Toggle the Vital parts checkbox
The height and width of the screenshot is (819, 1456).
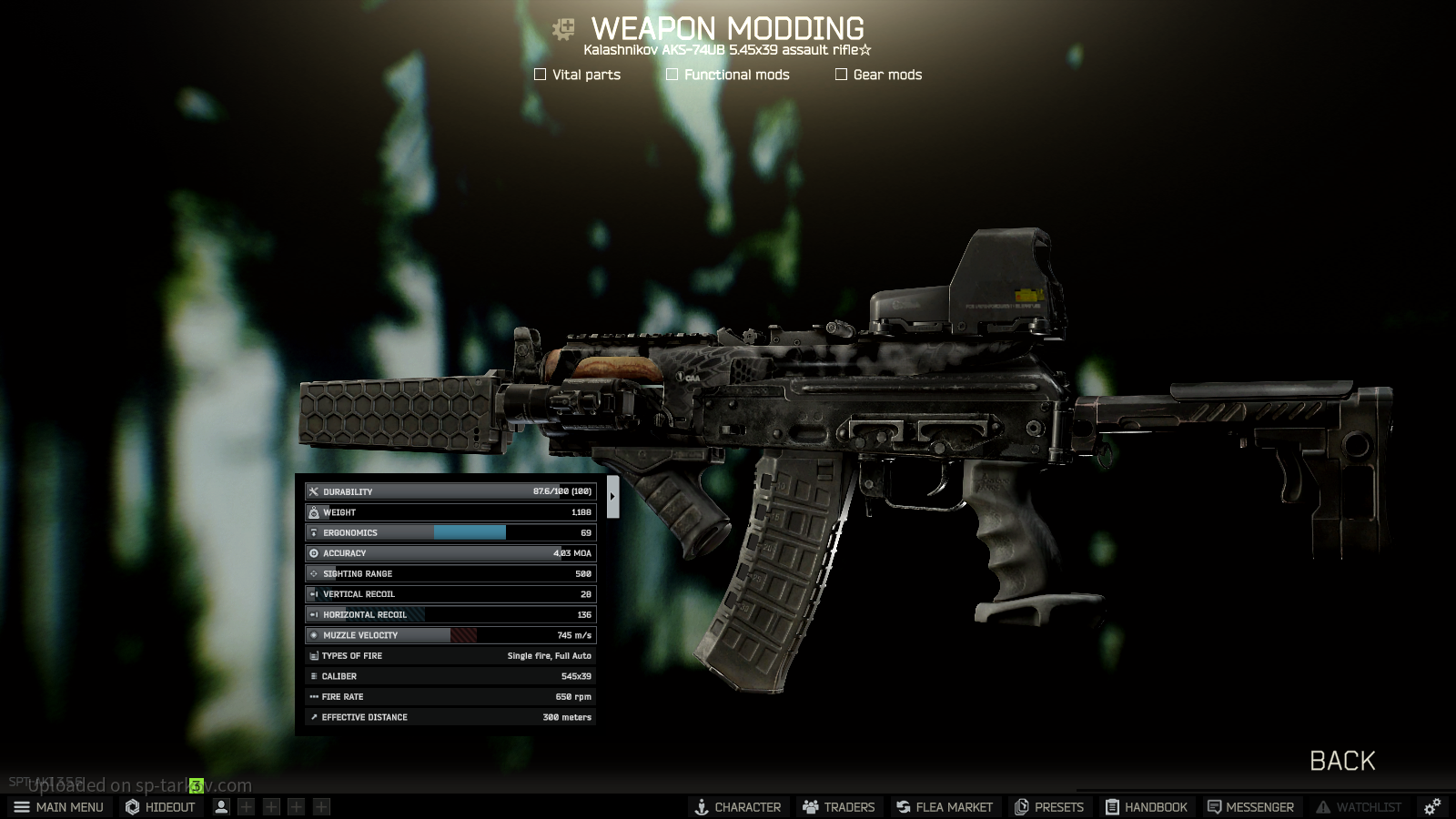pyautogui.click(x=541, y=75)
